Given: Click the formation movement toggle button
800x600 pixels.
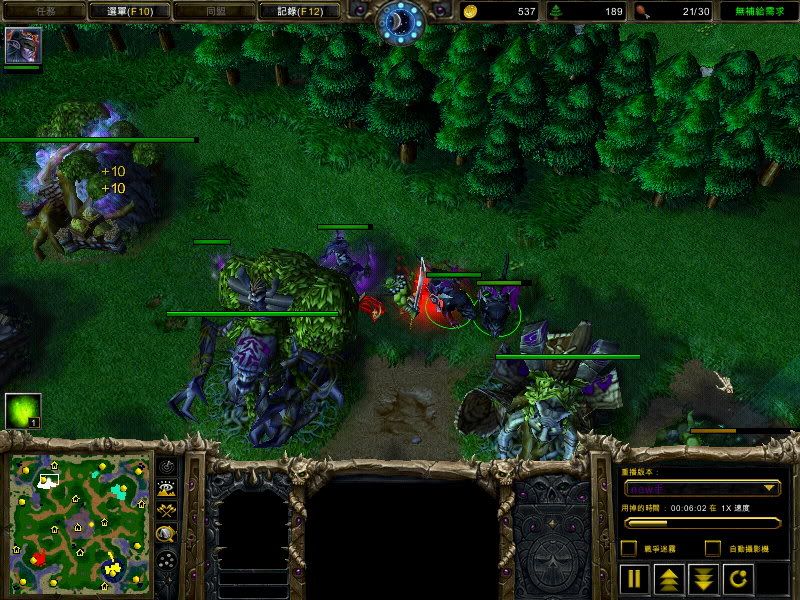Looking at the screenshot, I should 167,561.
